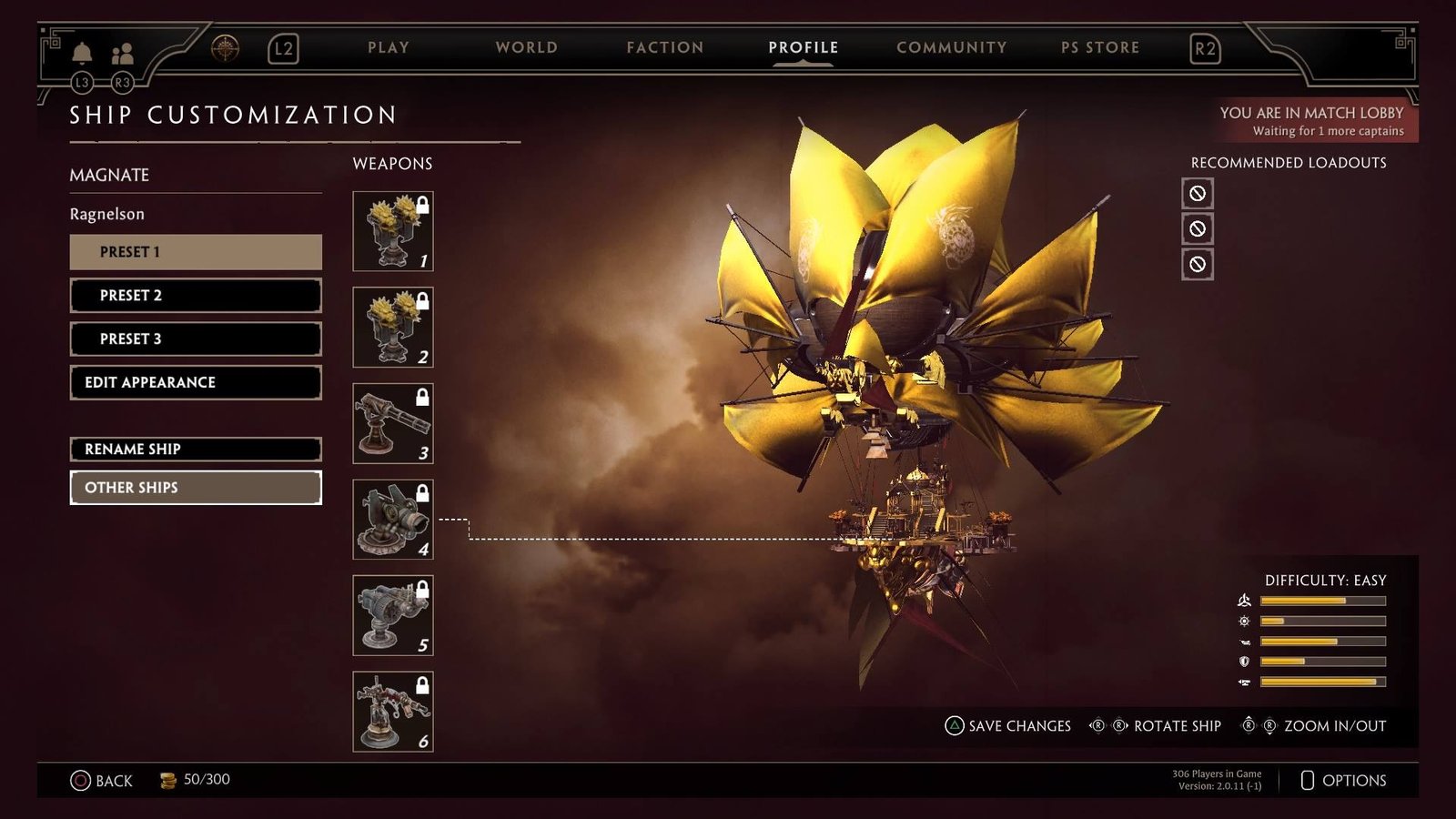Select weapon slot 1

393,231
